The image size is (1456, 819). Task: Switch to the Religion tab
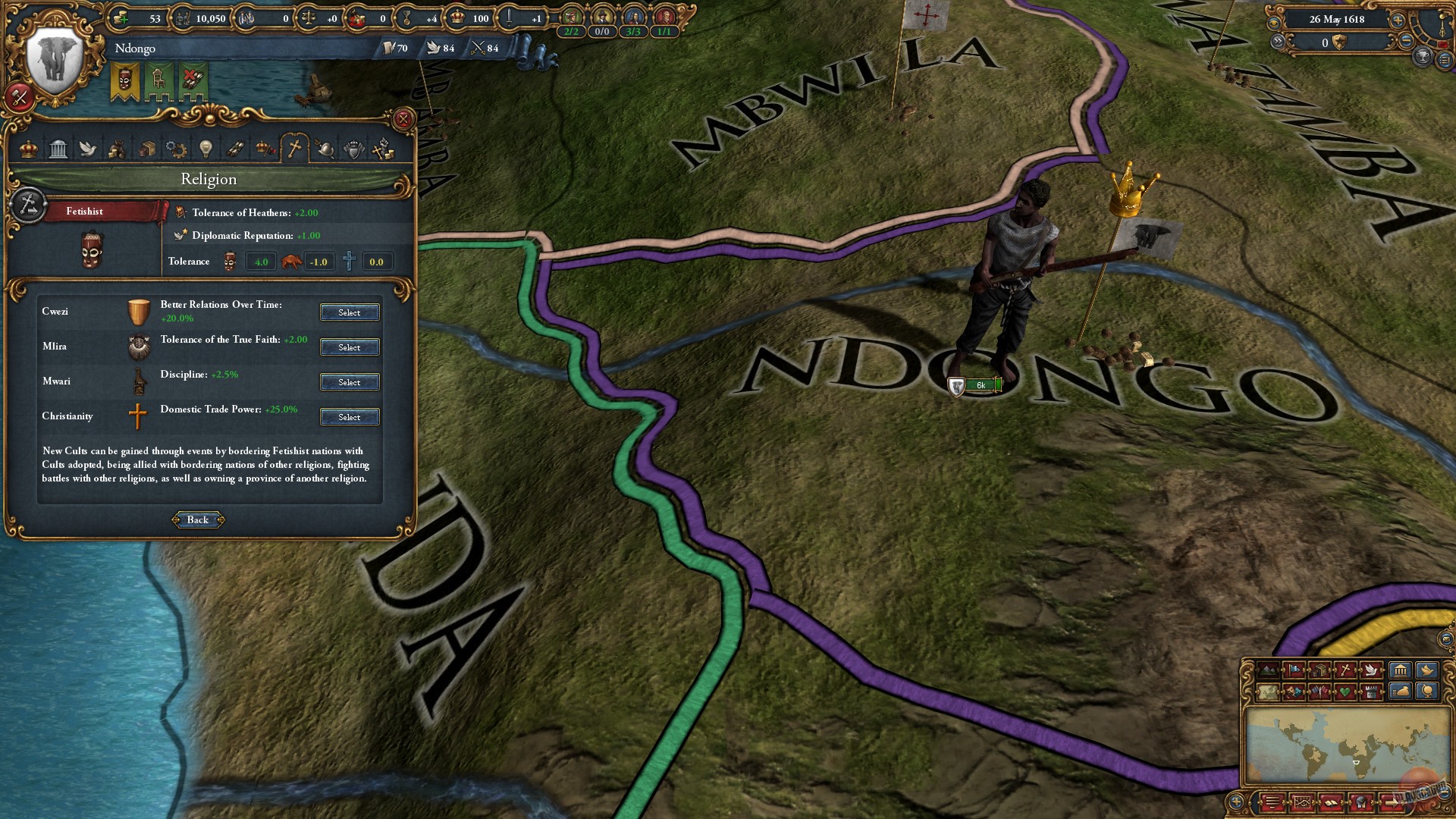pyautogui.click(x=294, y=149)
